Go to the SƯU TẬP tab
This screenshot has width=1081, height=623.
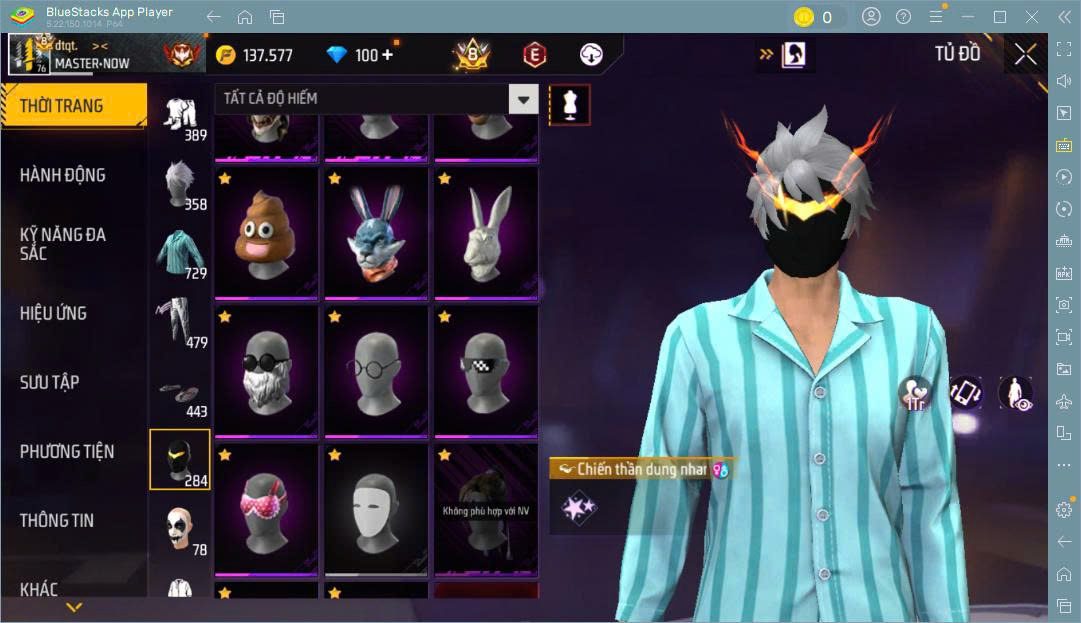pyautogui.click(x=50, y=382)
